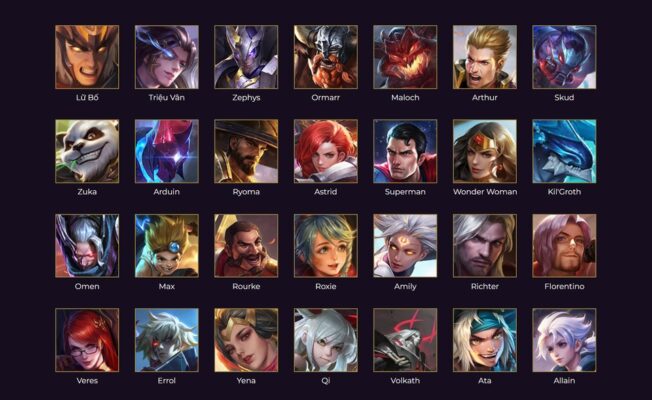Pick the hero Skud
The height and width of the screenshot is (400, 652).
[564, 57]
